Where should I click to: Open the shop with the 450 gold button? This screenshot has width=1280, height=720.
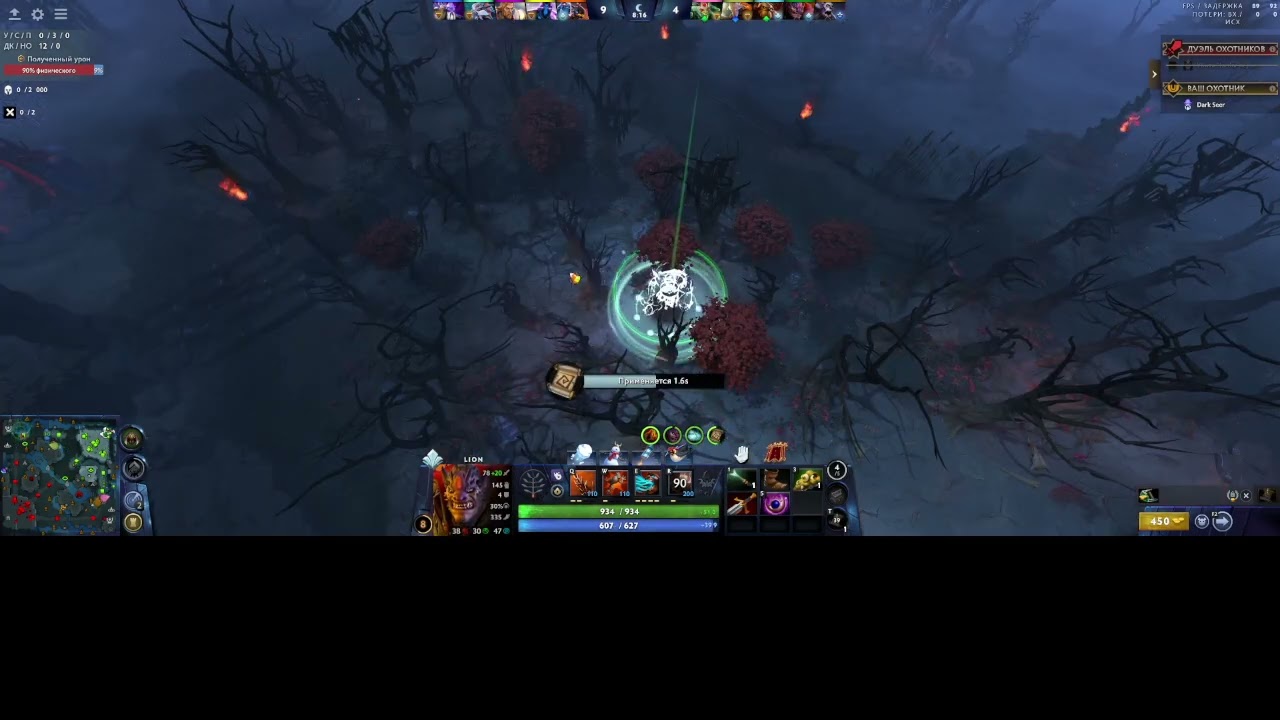tap(1162, 521)
